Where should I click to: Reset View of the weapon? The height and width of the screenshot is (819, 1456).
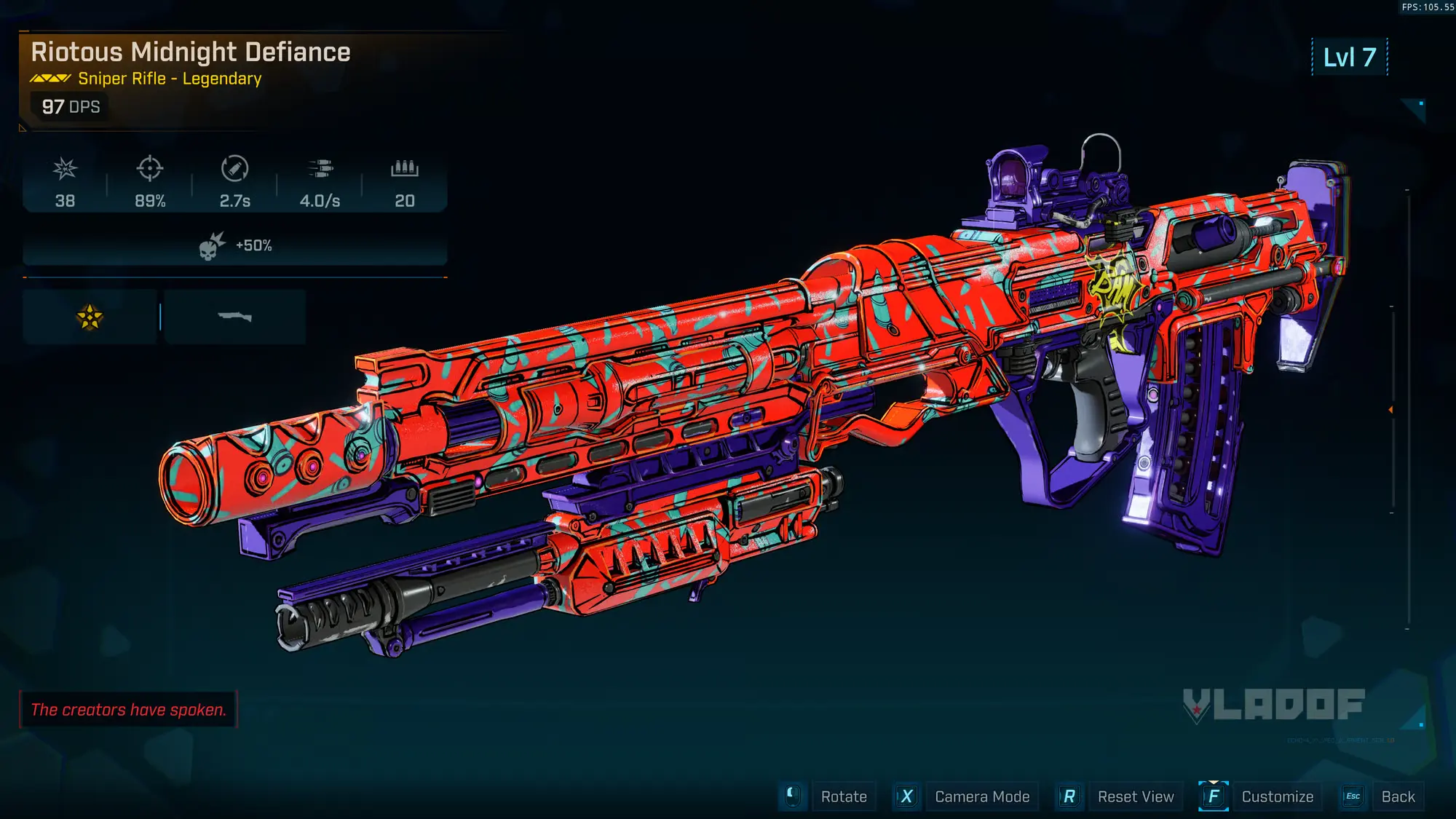pos(1135,796)
